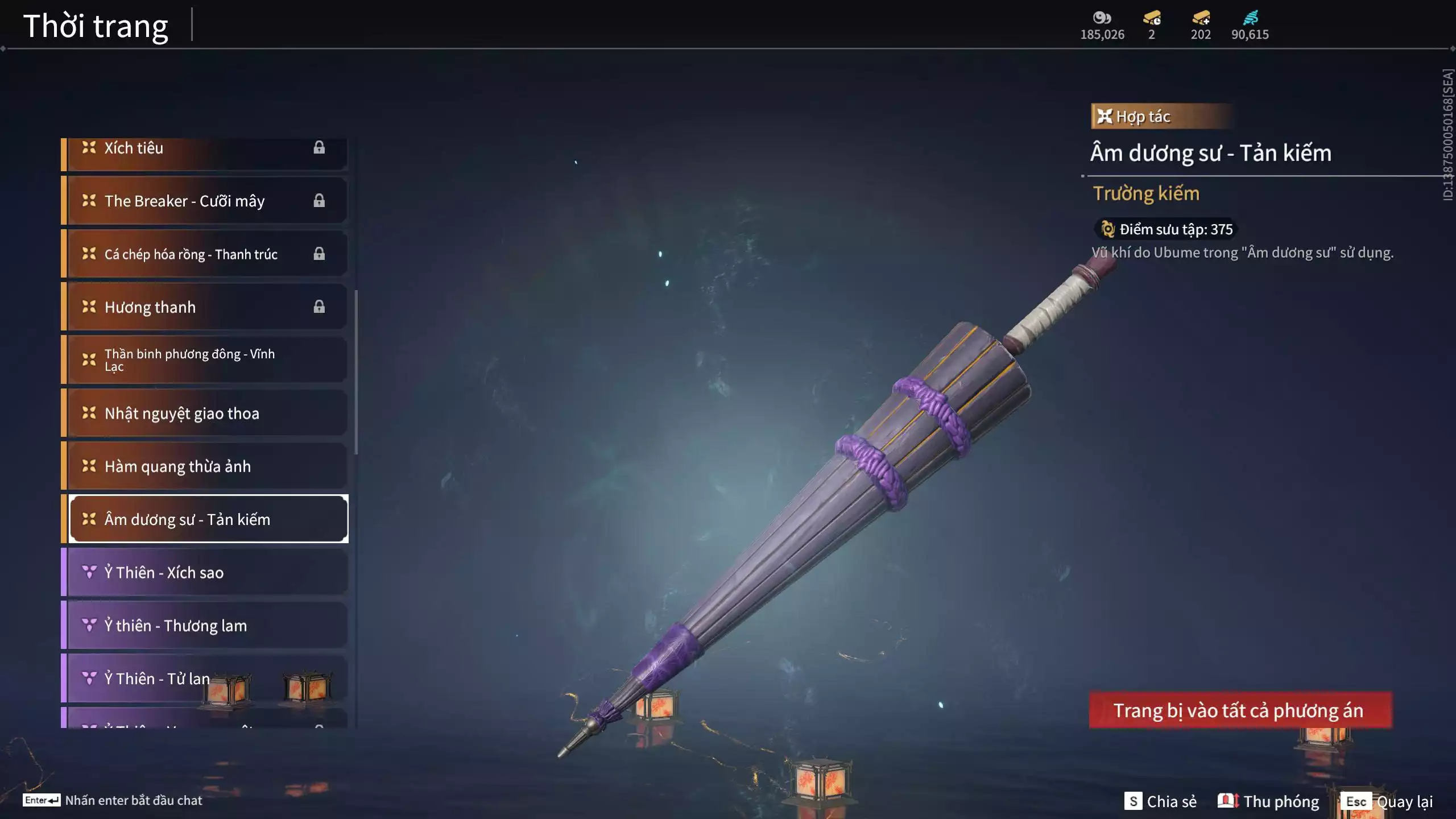The height and width of the screenshot is (819, 1456).
Task: Choose the Nhật nguyệt giao thoa skin
Action: pyautogui.click(x=205, y=413)
